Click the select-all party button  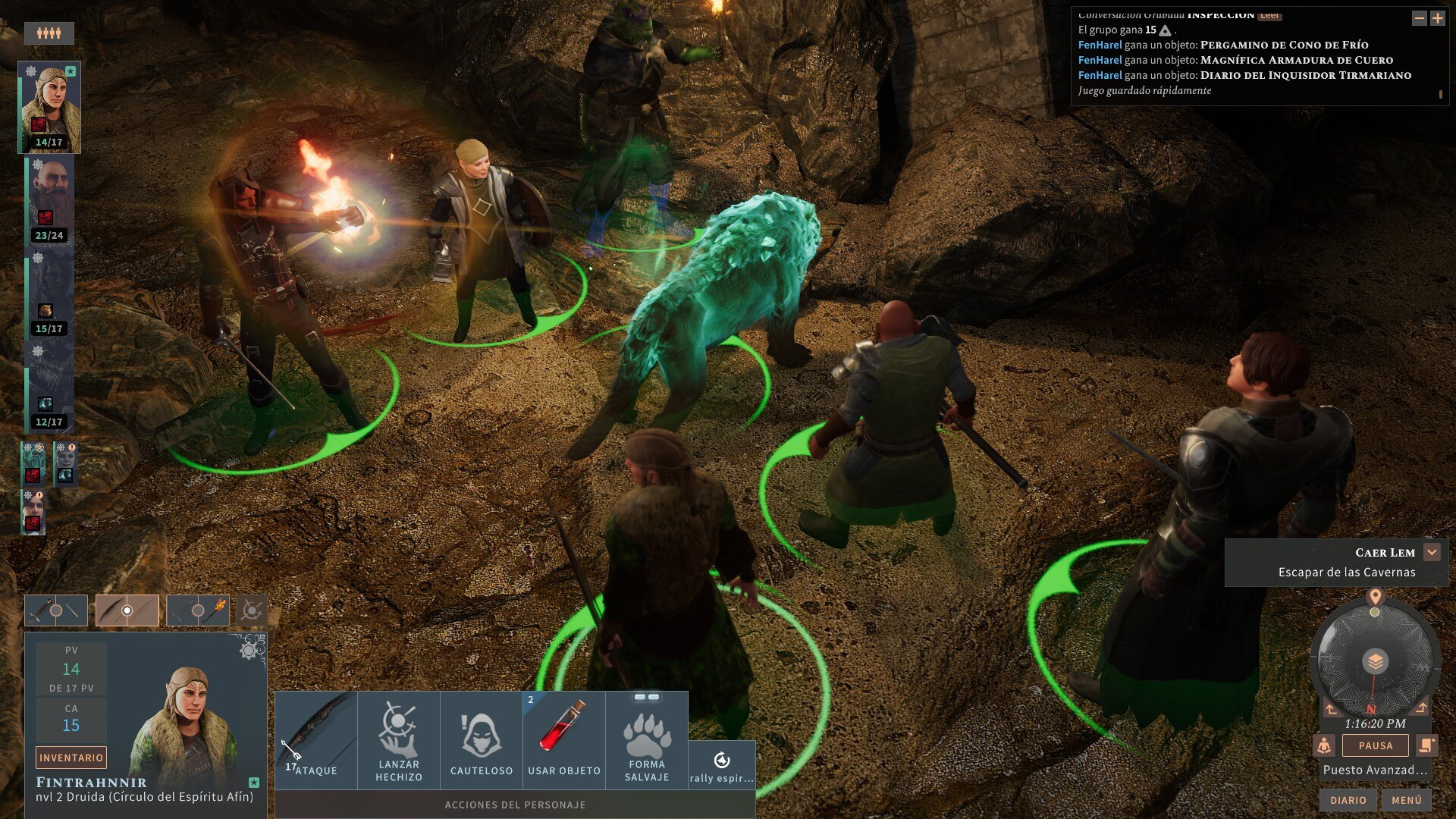(x=49, y=33)
